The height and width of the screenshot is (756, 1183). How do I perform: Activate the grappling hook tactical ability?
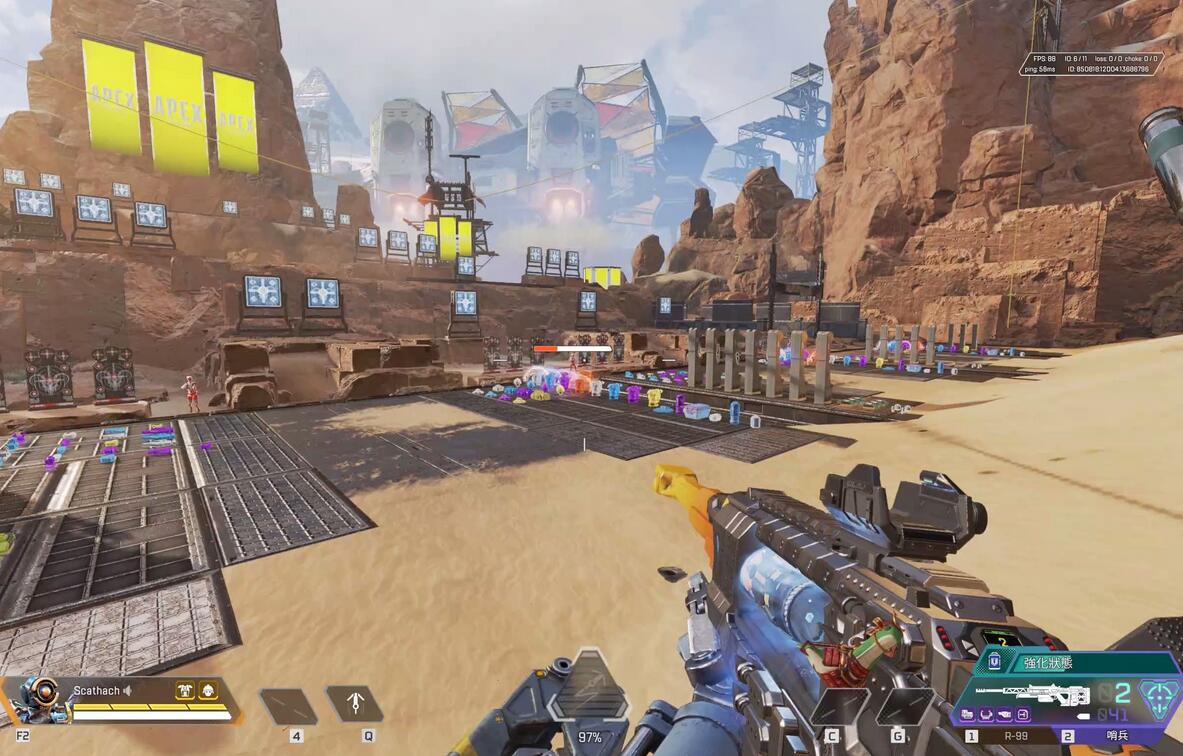tap(354, 703)
